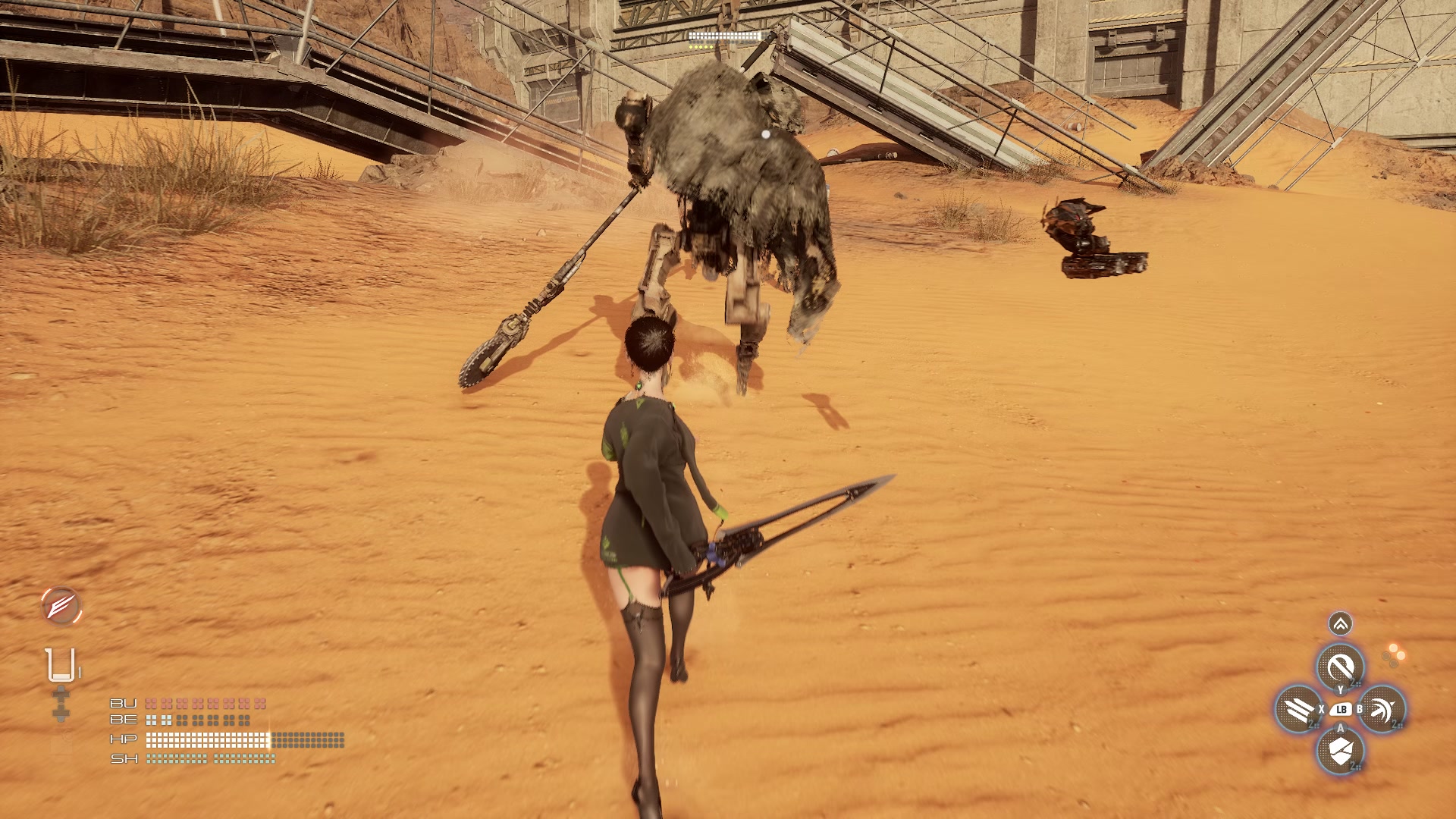The width and height of the screenshot is (1456, 819).
Task: Activate the Y-button crescent slash skill
Action: [x=1341, y=666]
